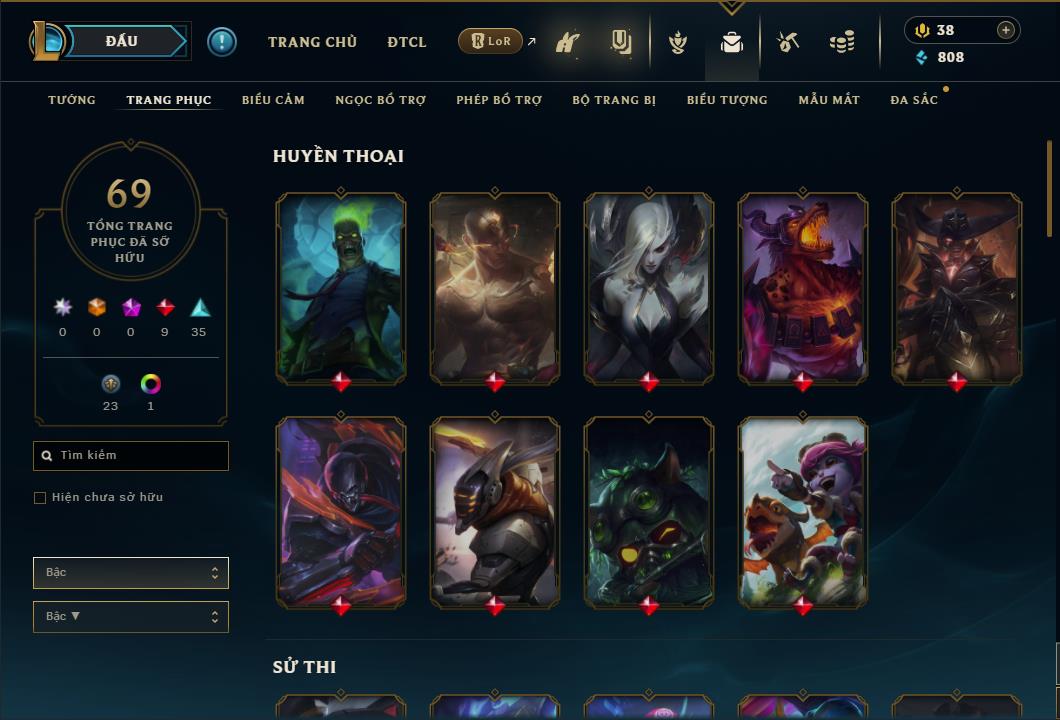Image resolution: width=1060 pixels, height=720 pixels.
Task: View the ĐA SẮC tab
Action: coord(914,100)
